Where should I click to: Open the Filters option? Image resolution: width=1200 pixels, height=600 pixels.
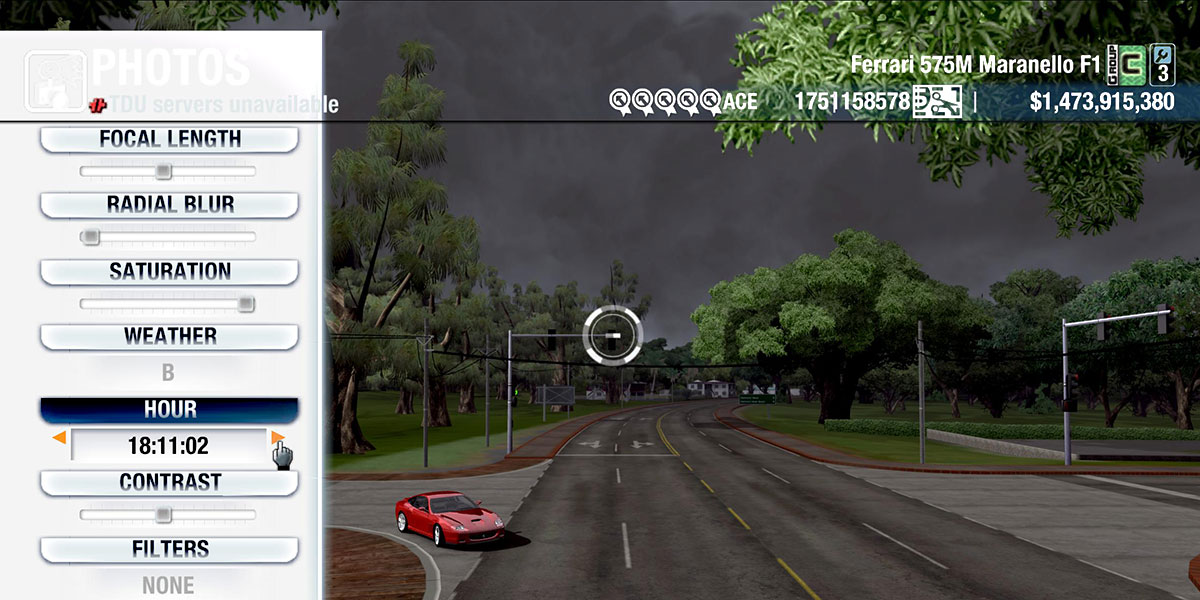click(x=169, y=549)
